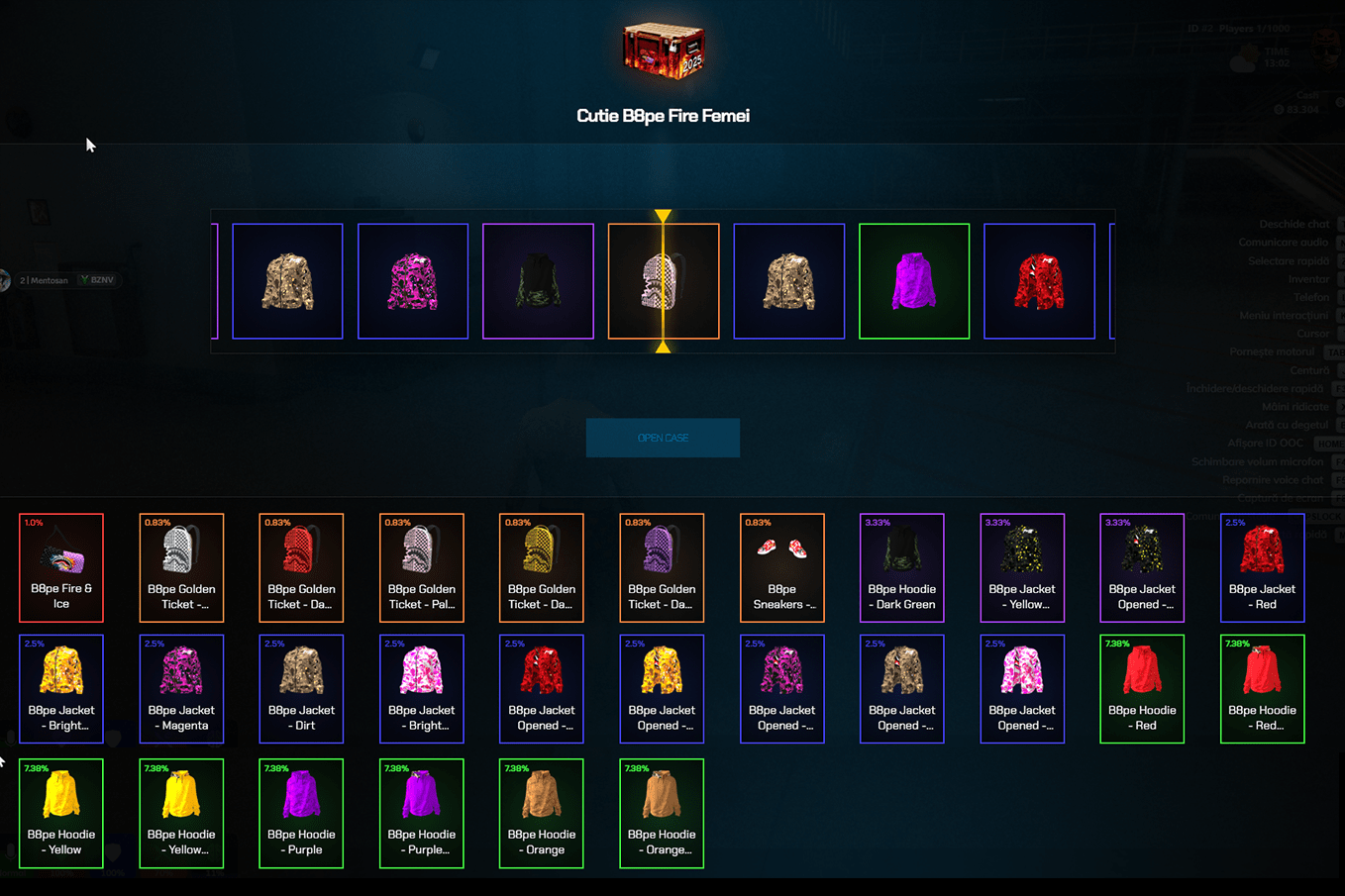This screenshot has height=896, width=1345.
Task: Toggle Centură in the keybind list
Action: pos(1309,369)
